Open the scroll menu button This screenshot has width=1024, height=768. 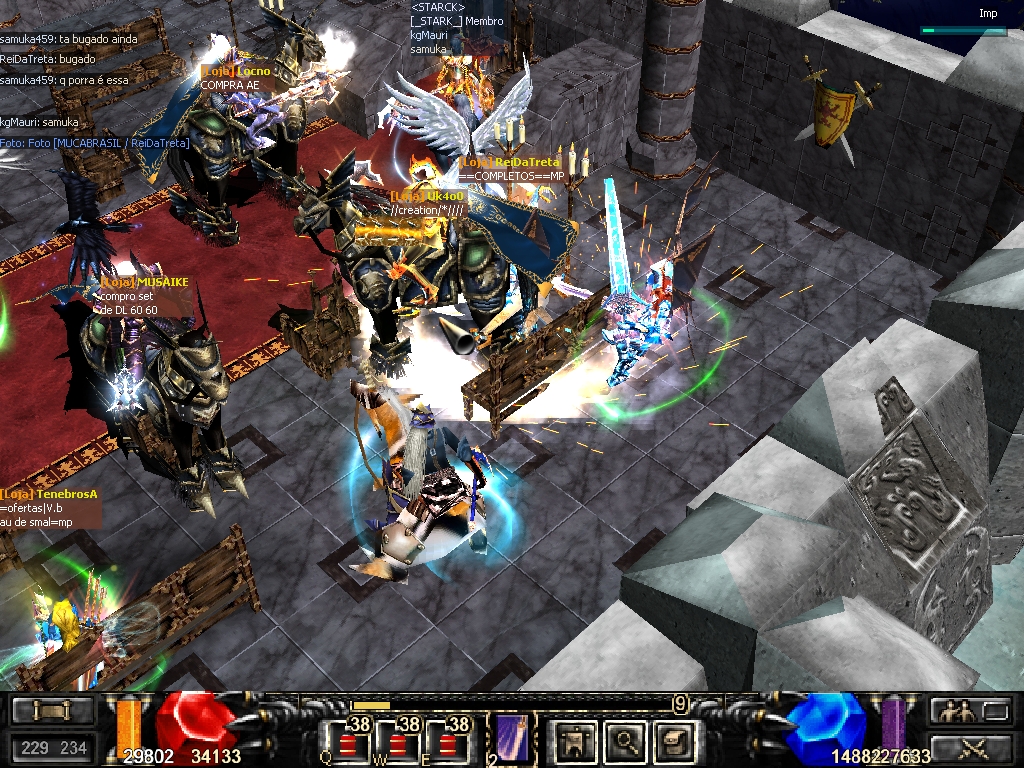pyautogui.click(x=51, y=711)
